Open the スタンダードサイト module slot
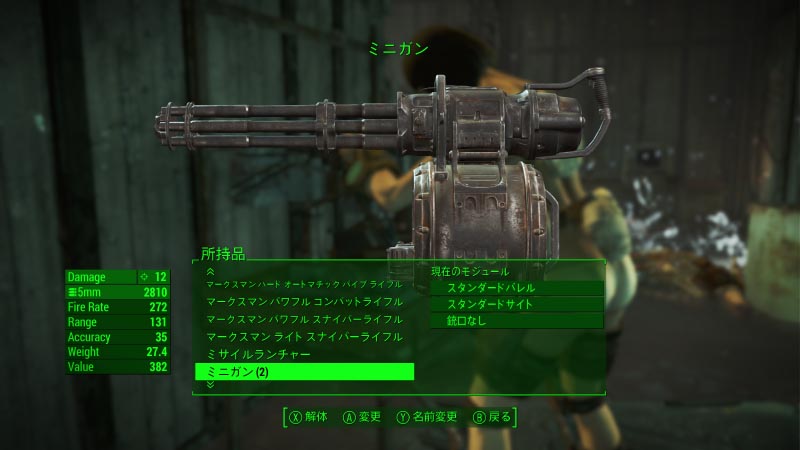The image size is (800, 450). tap(516, 304)
